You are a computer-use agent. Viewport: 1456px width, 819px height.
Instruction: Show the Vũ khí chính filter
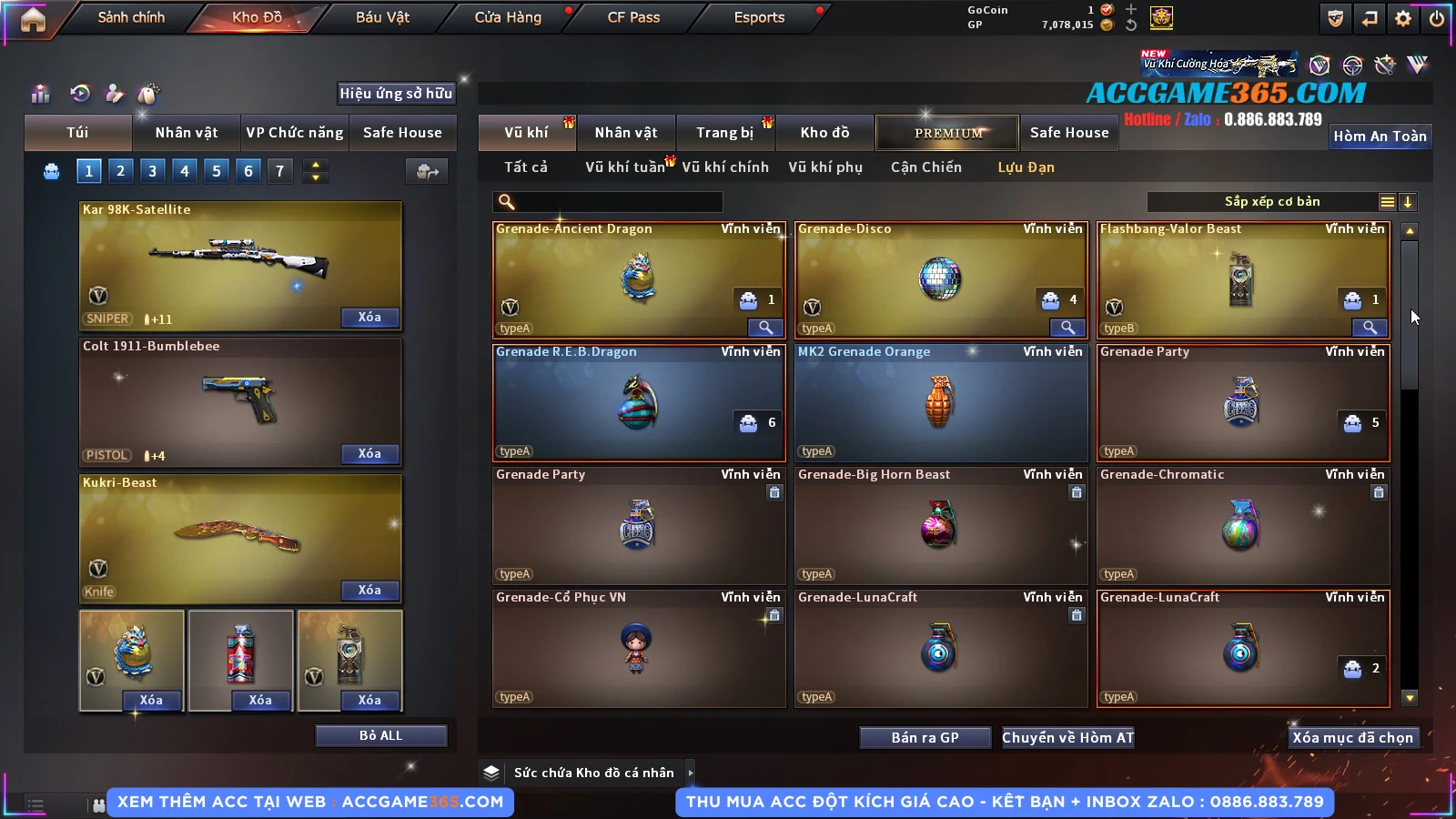(x=725, y=167)
